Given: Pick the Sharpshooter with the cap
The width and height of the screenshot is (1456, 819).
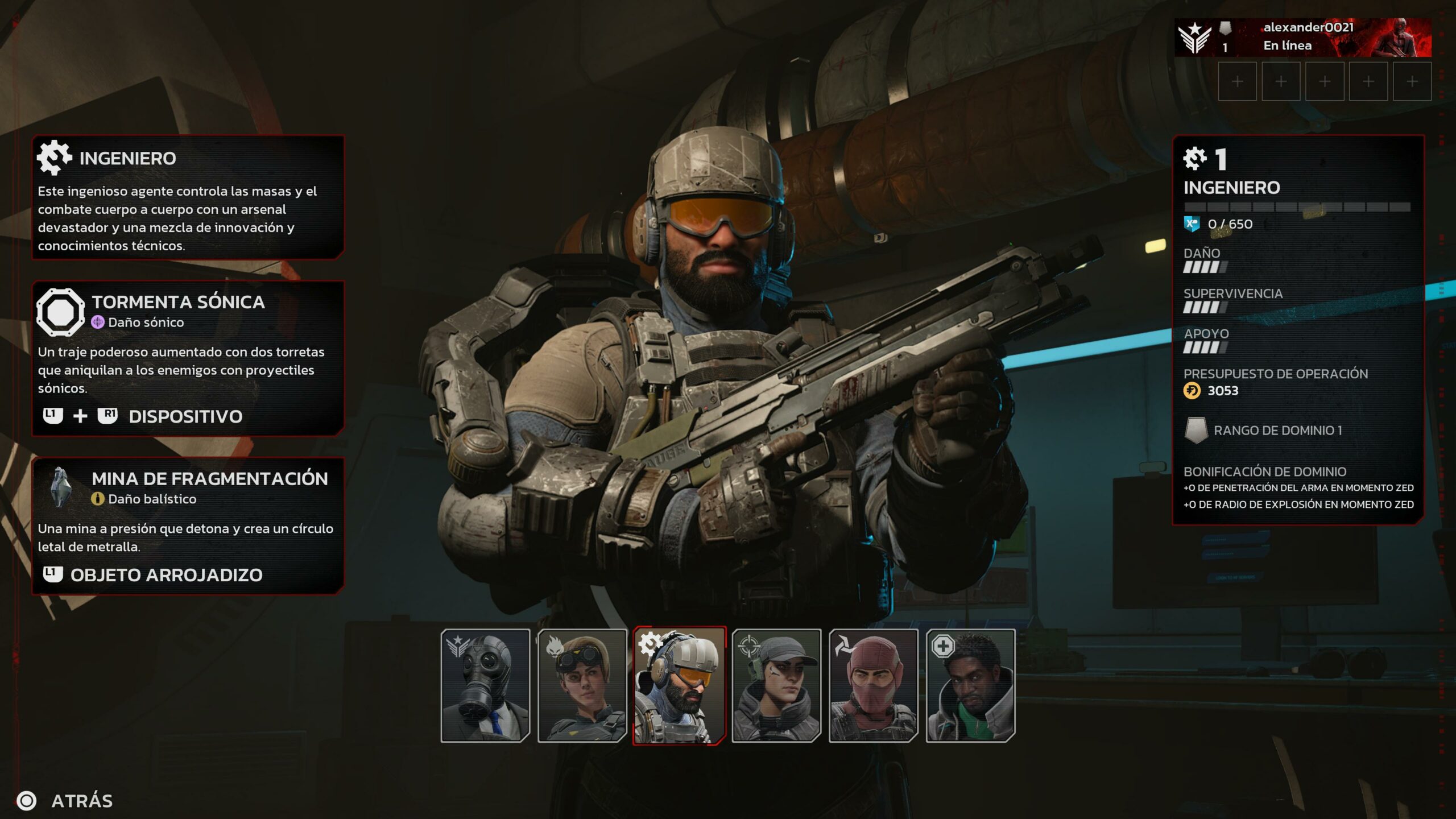Looking at the screenshot, I should 776,685.
